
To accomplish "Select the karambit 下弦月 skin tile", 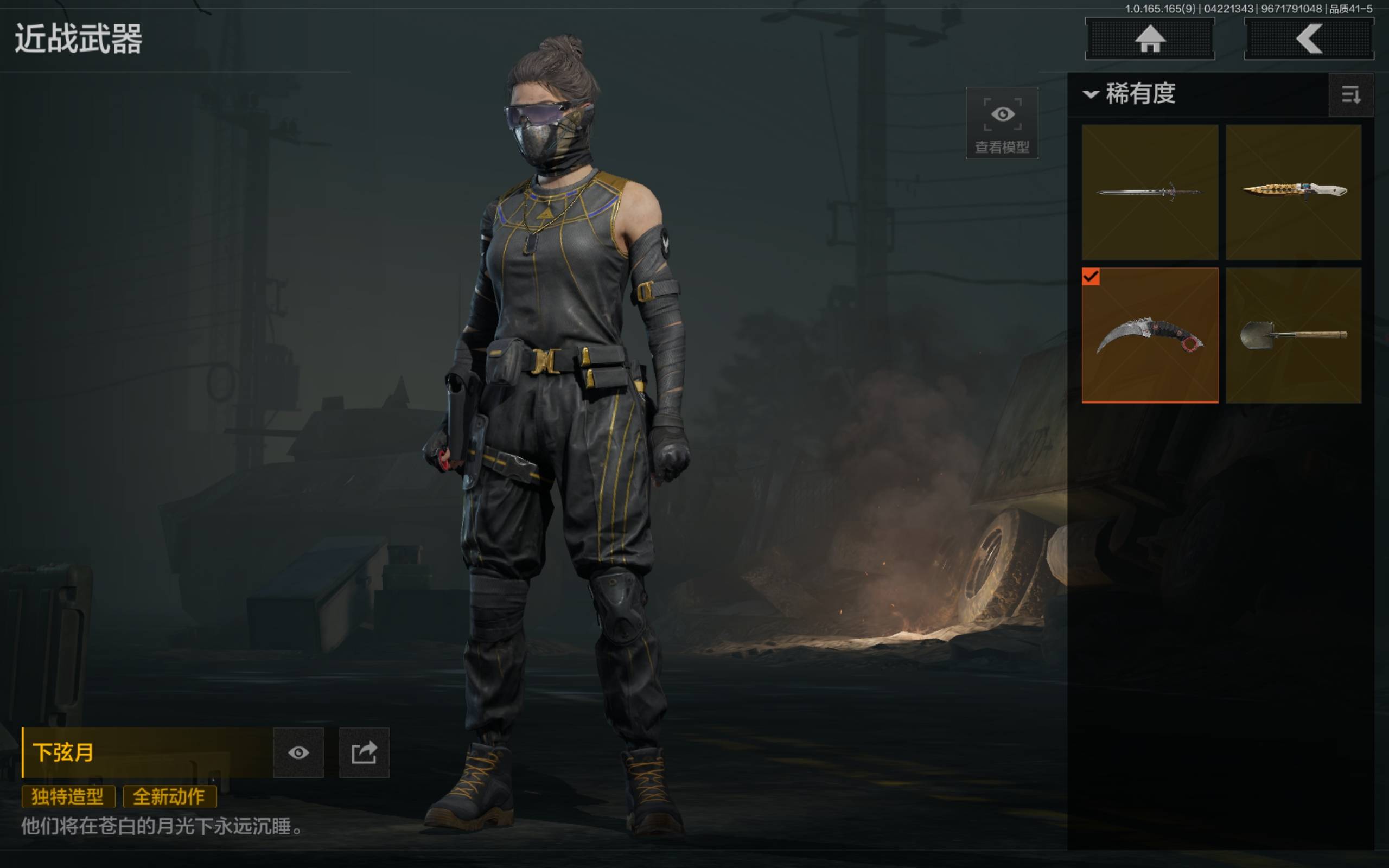I will point(1150,335).
